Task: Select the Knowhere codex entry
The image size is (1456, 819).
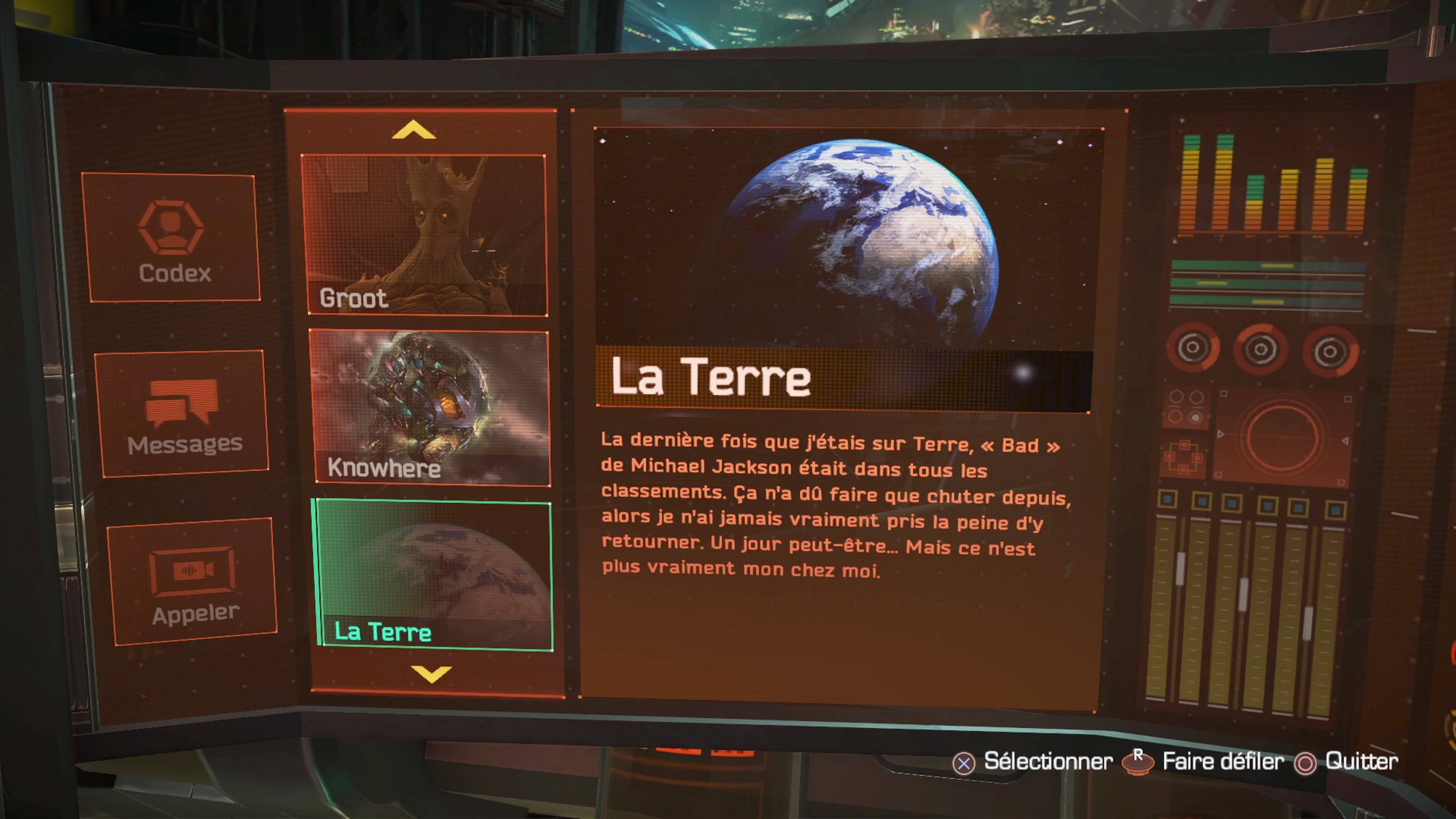Action: [x=431, y=408]
